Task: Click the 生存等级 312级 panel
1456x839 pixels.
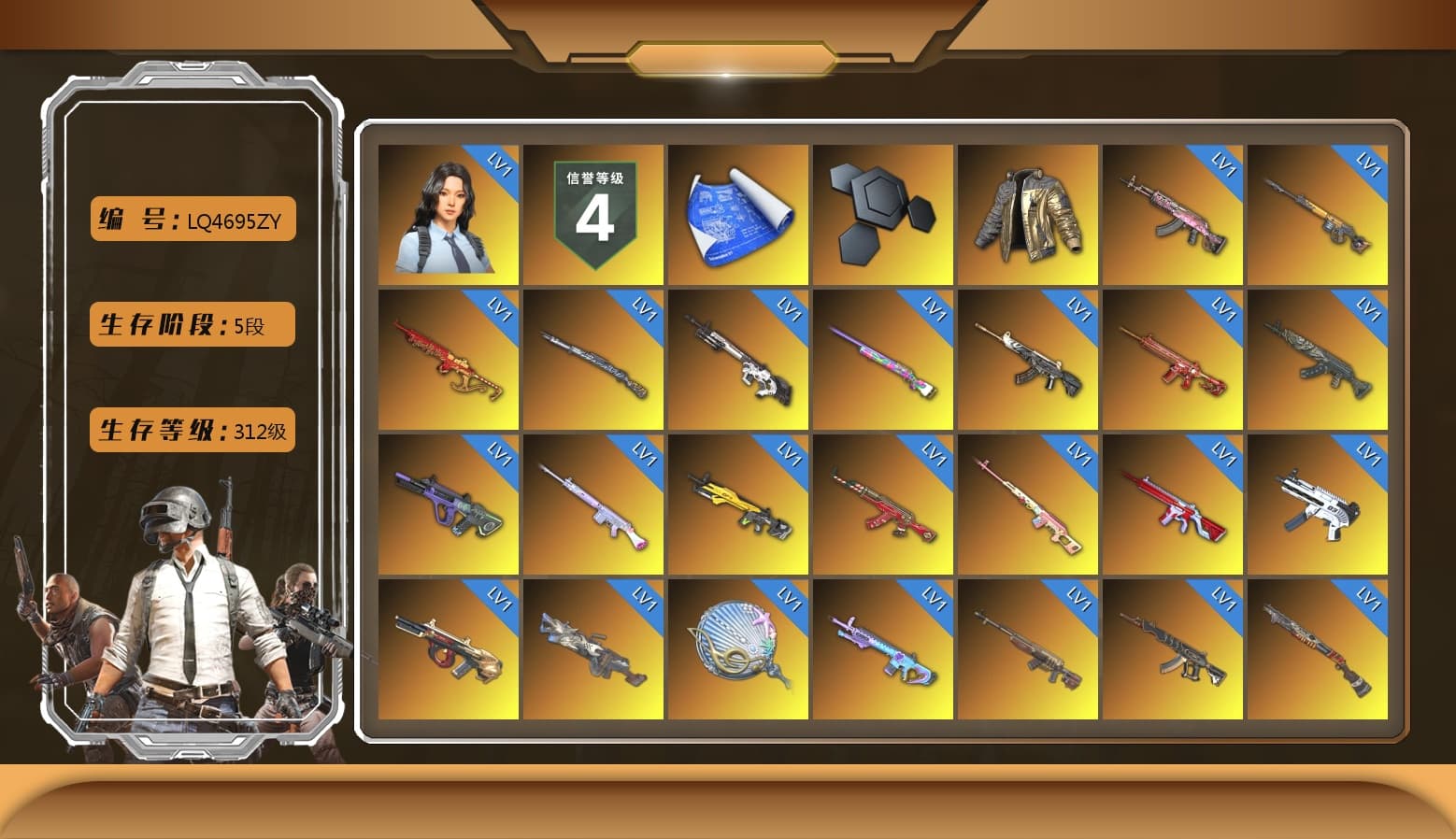Action: [x=193, y=432]
